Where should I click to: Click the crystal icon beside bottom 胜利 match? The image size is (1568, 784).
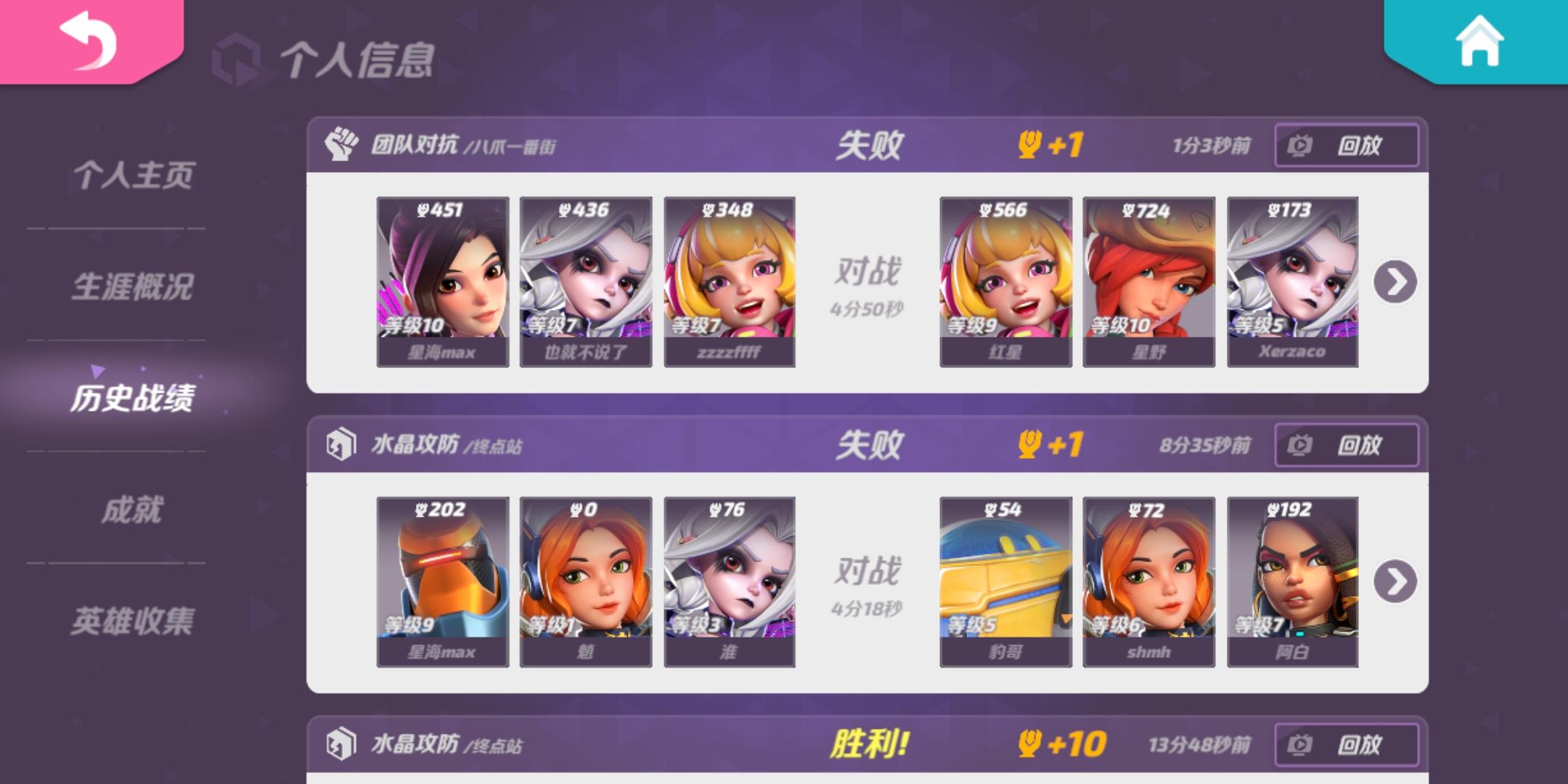pyautogui.click(x=341, y=743)
